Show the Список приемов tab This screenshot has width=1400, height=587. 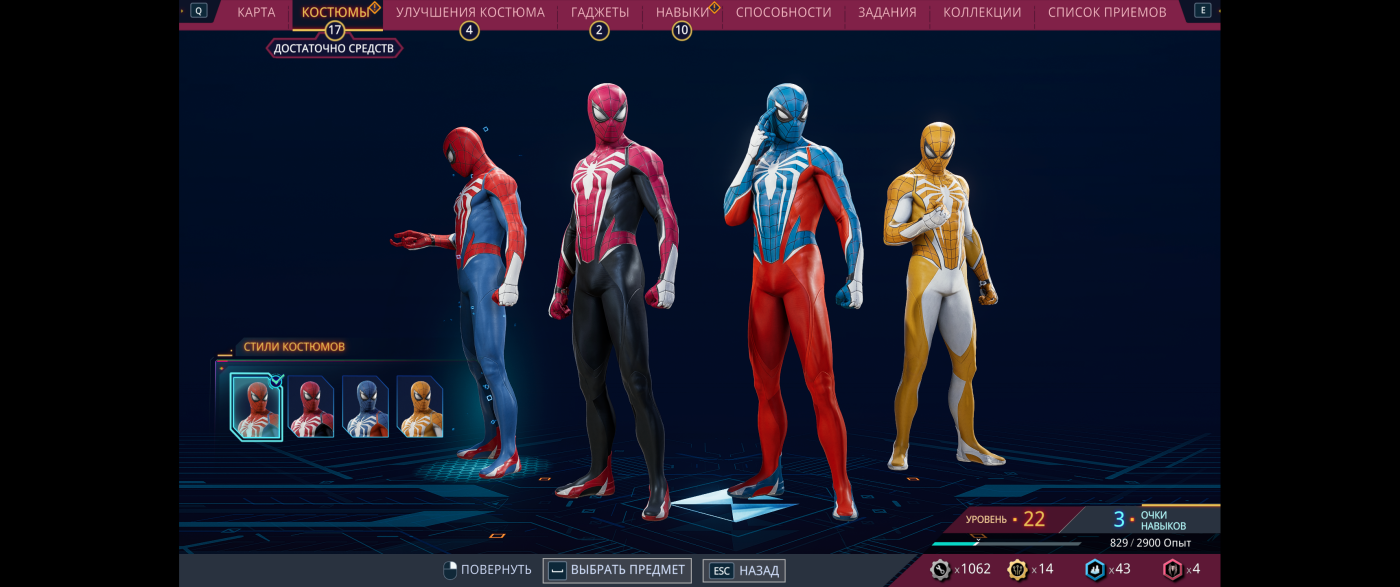coord(1107,13)
